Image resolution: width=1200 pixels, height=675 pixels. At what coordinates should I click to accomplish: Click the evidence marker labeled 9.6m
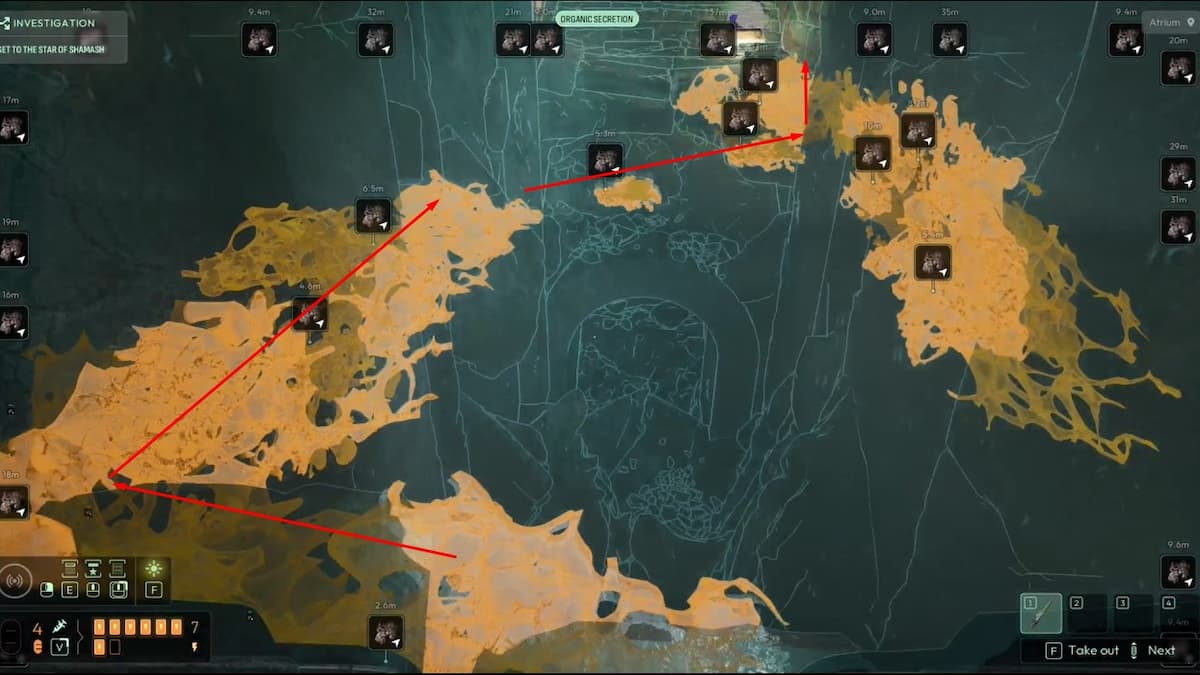click(1178, 572)
